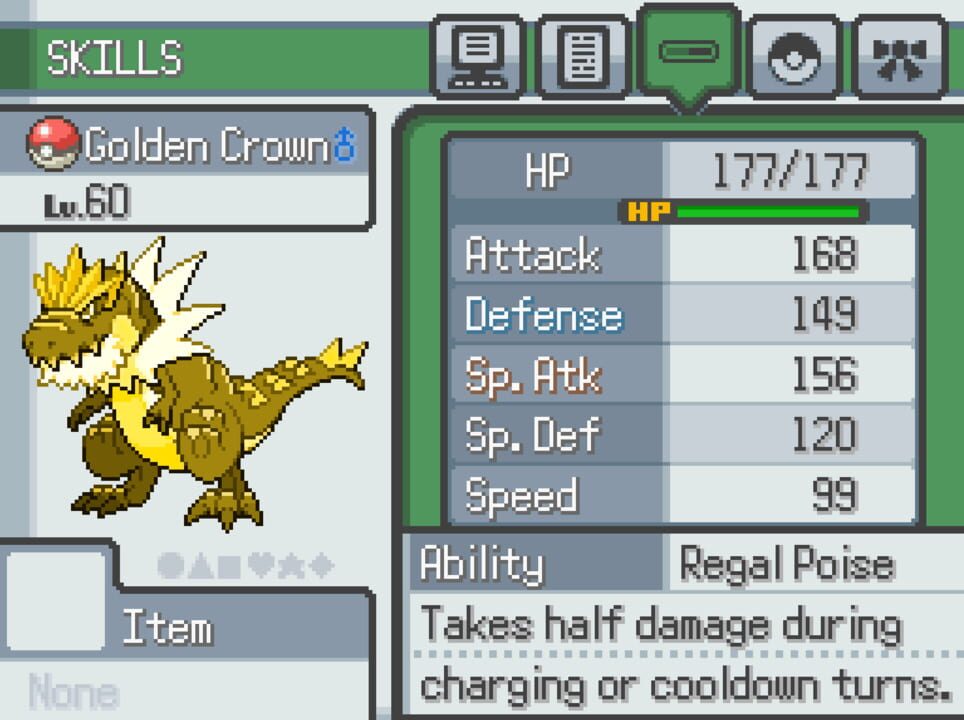The image size is (964, 720).
Task: Switch to the document memo tab
Action: point(583,57)
